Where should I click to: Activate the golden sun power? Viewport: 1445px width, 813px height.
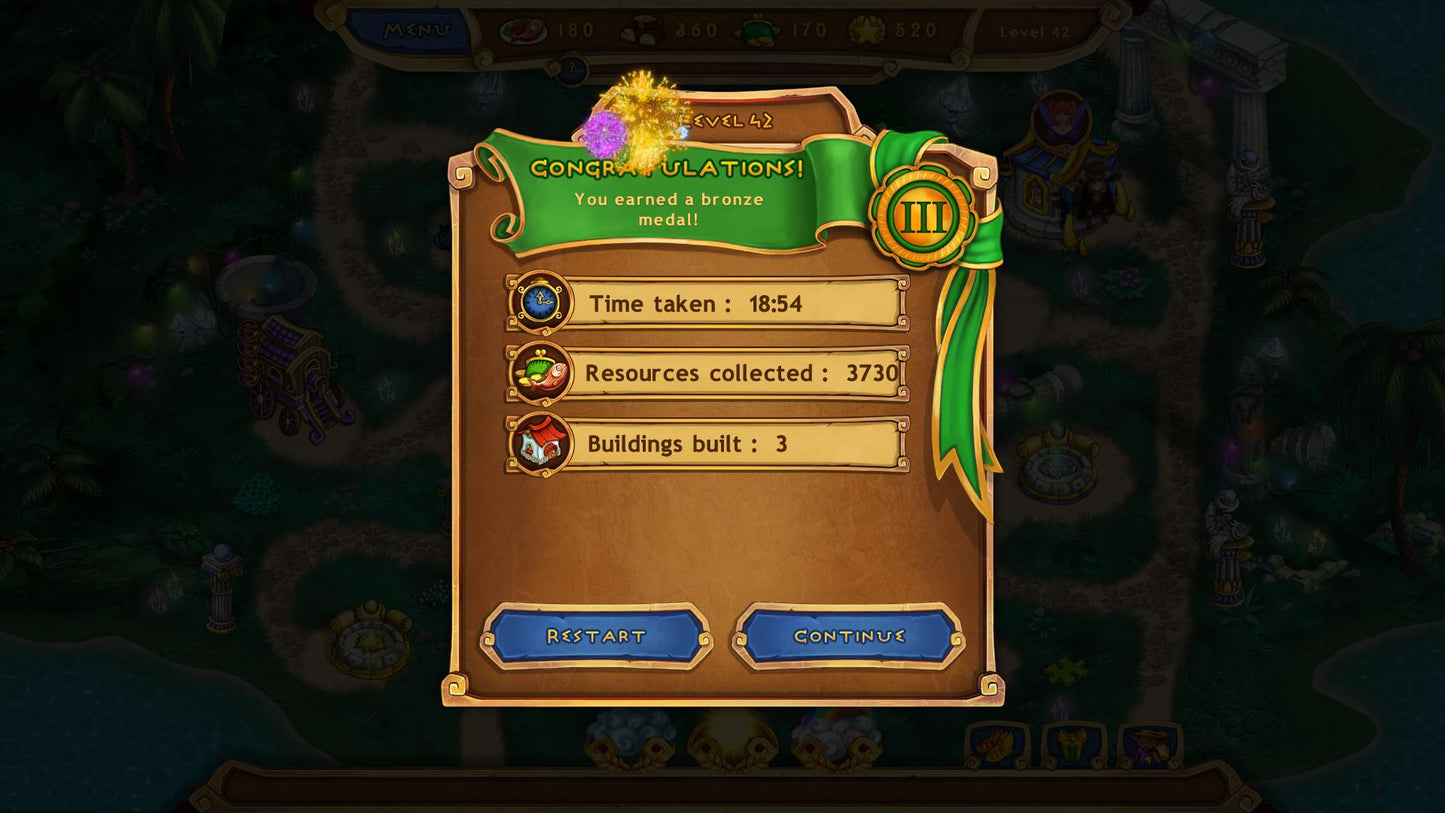point(733,740)
